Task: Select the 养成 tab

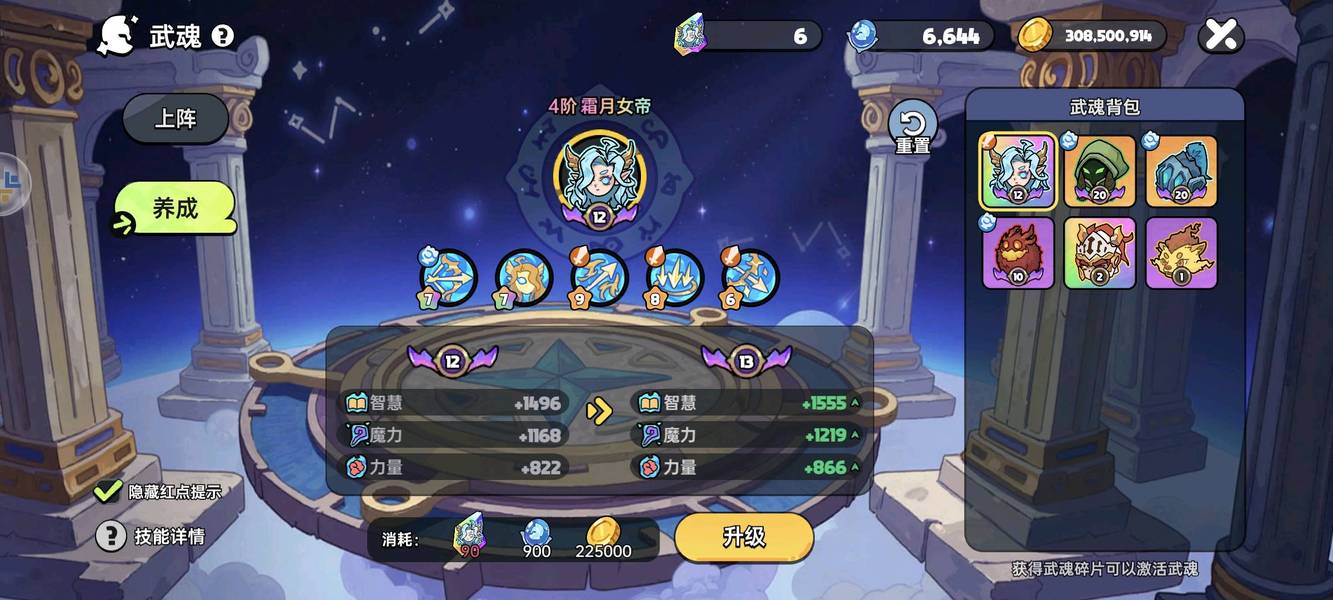Action: click(176, 208)
